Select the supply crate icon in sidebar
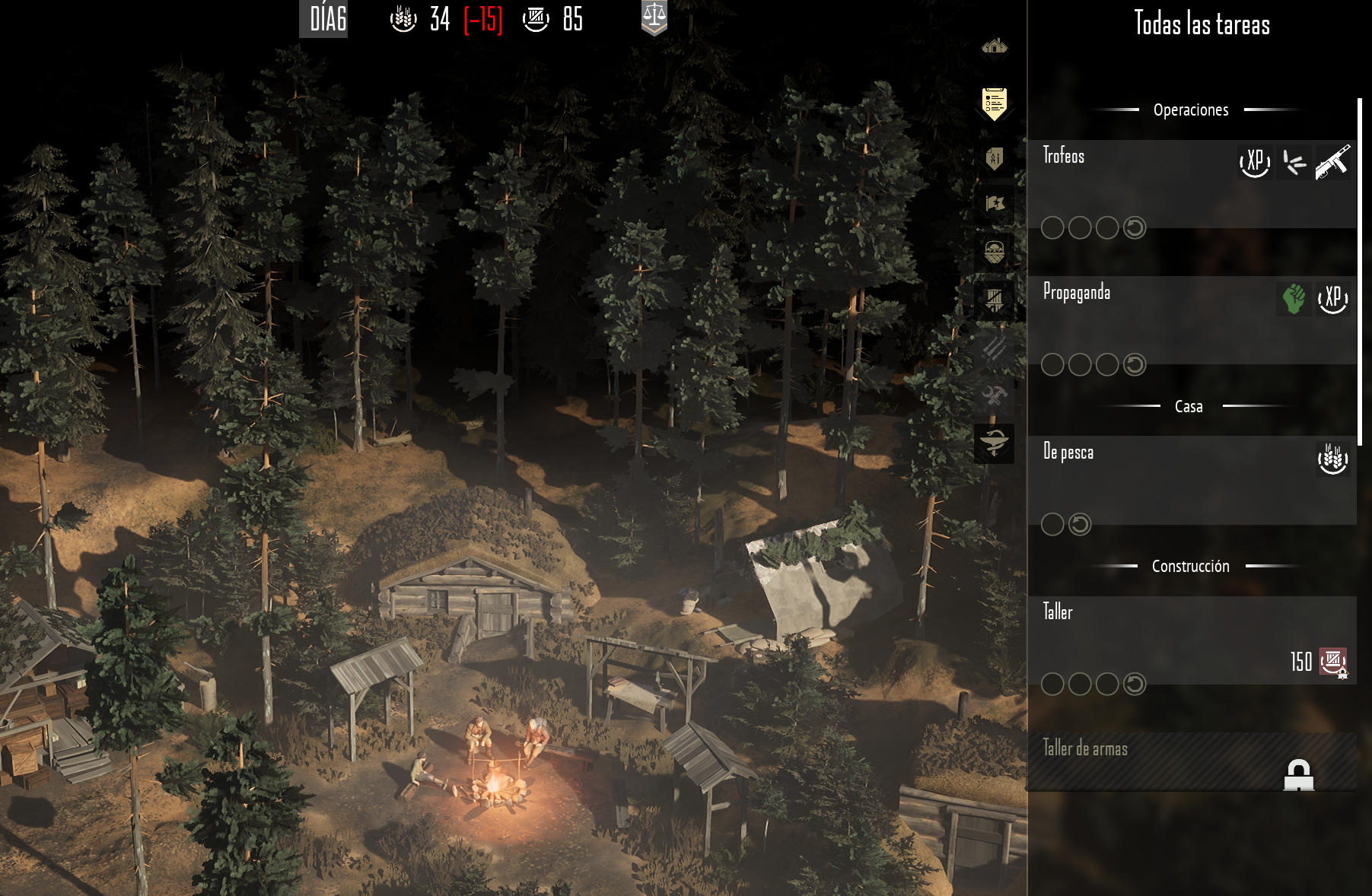This screenshot has height=896, width=1372. pos(994,299)
